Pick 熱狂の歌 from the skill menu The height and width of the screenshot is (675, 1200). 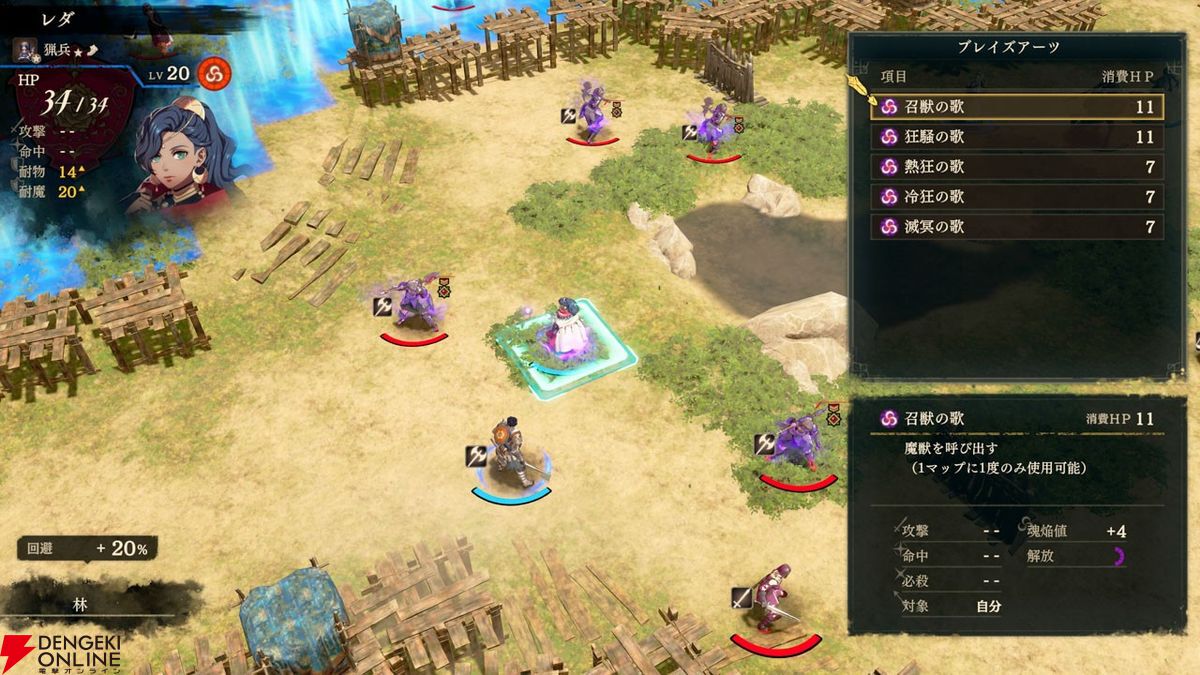(x=1016, y=167)
